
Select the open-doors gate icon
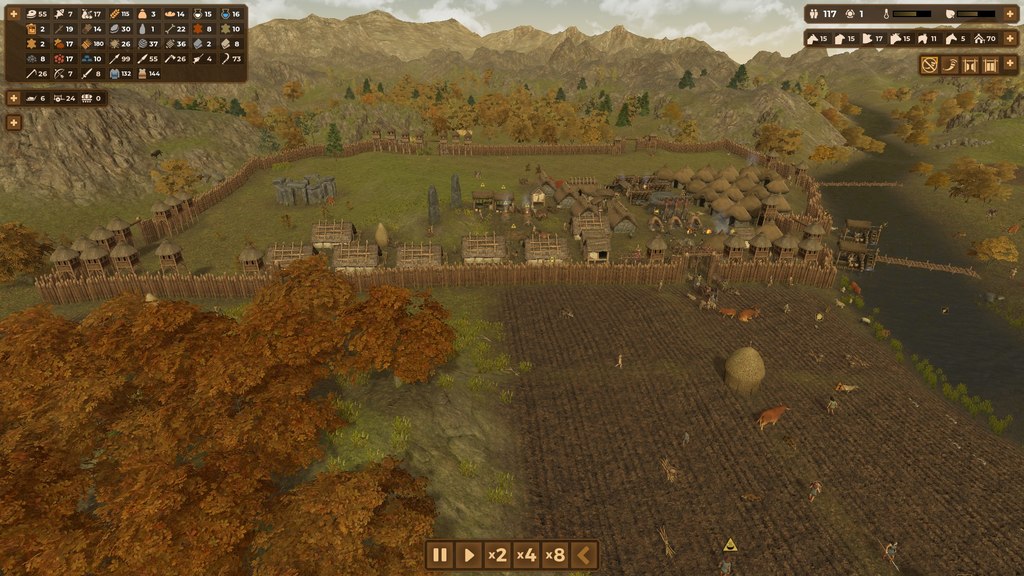971,65
